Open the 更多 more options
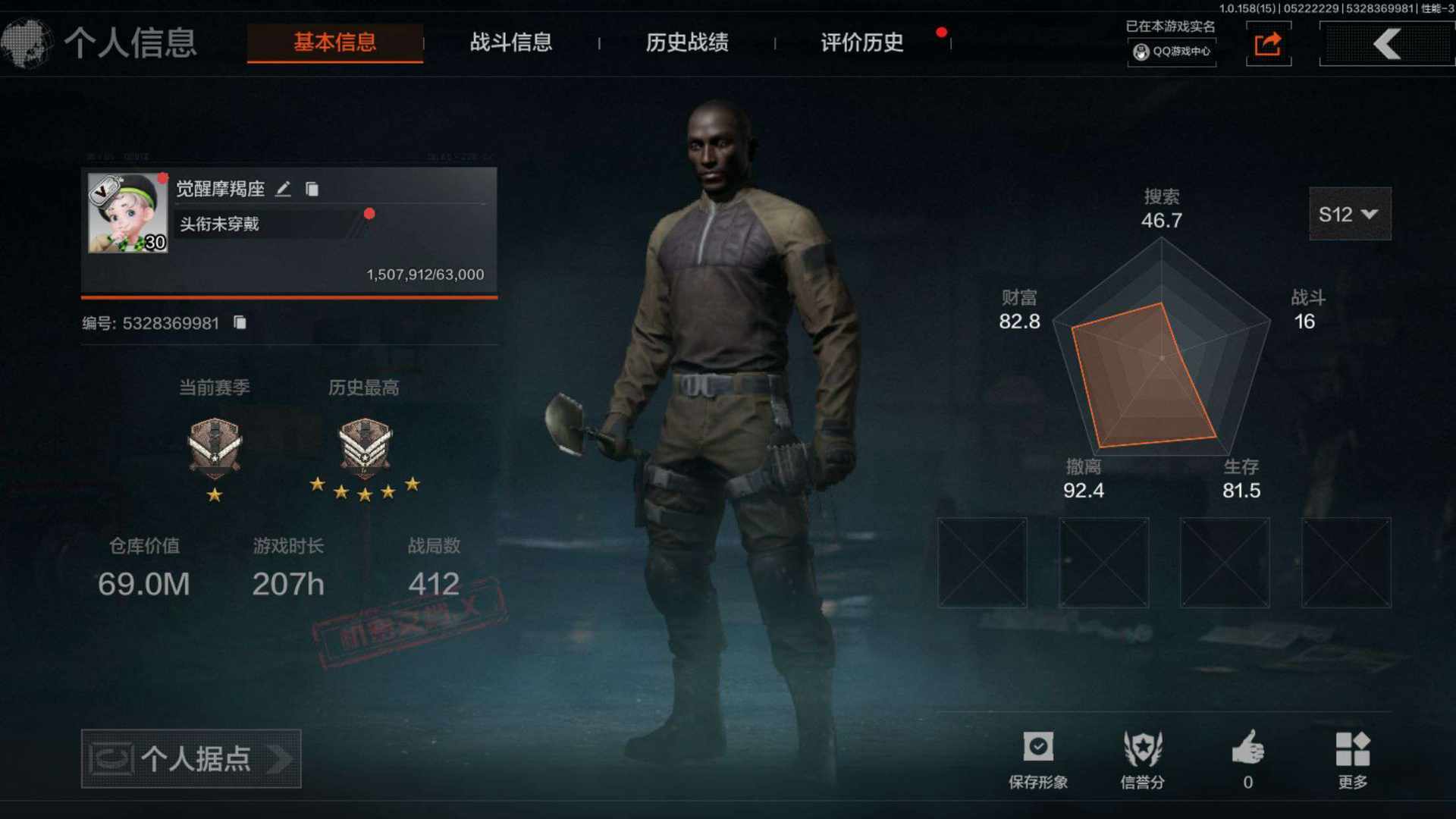Image resolution: width=1456 pixels, height=819 pixels. coord(1352,758)
